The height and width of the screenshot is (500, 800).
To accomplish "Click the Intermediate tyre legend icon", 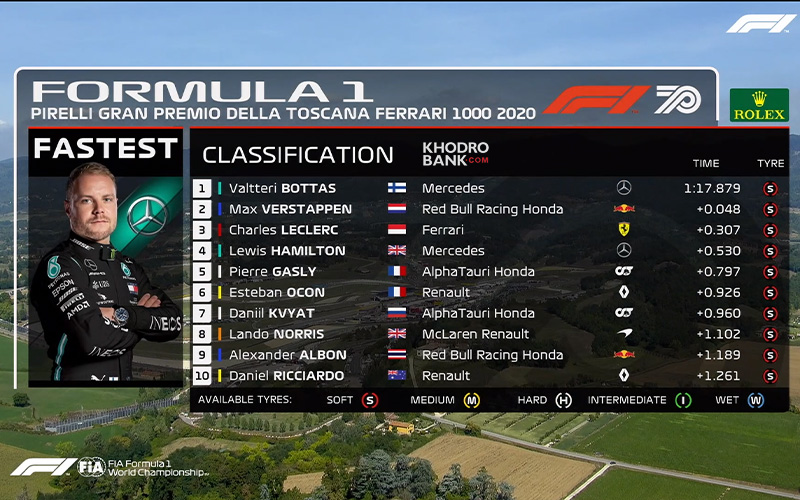I will (683, 401).
